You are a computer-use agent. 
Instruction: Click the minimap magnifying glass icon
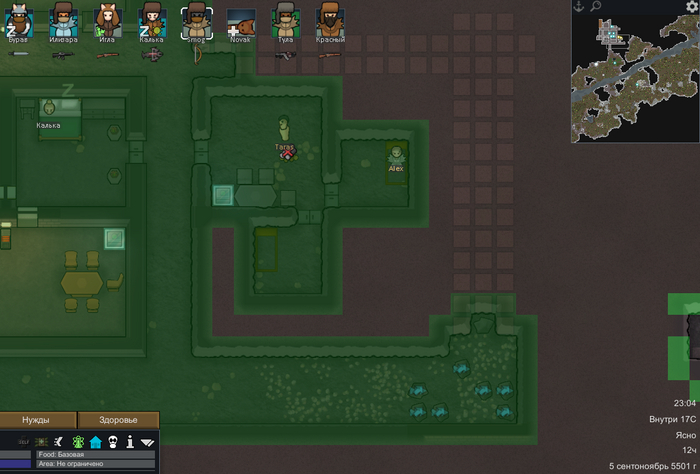pos(596,6)
